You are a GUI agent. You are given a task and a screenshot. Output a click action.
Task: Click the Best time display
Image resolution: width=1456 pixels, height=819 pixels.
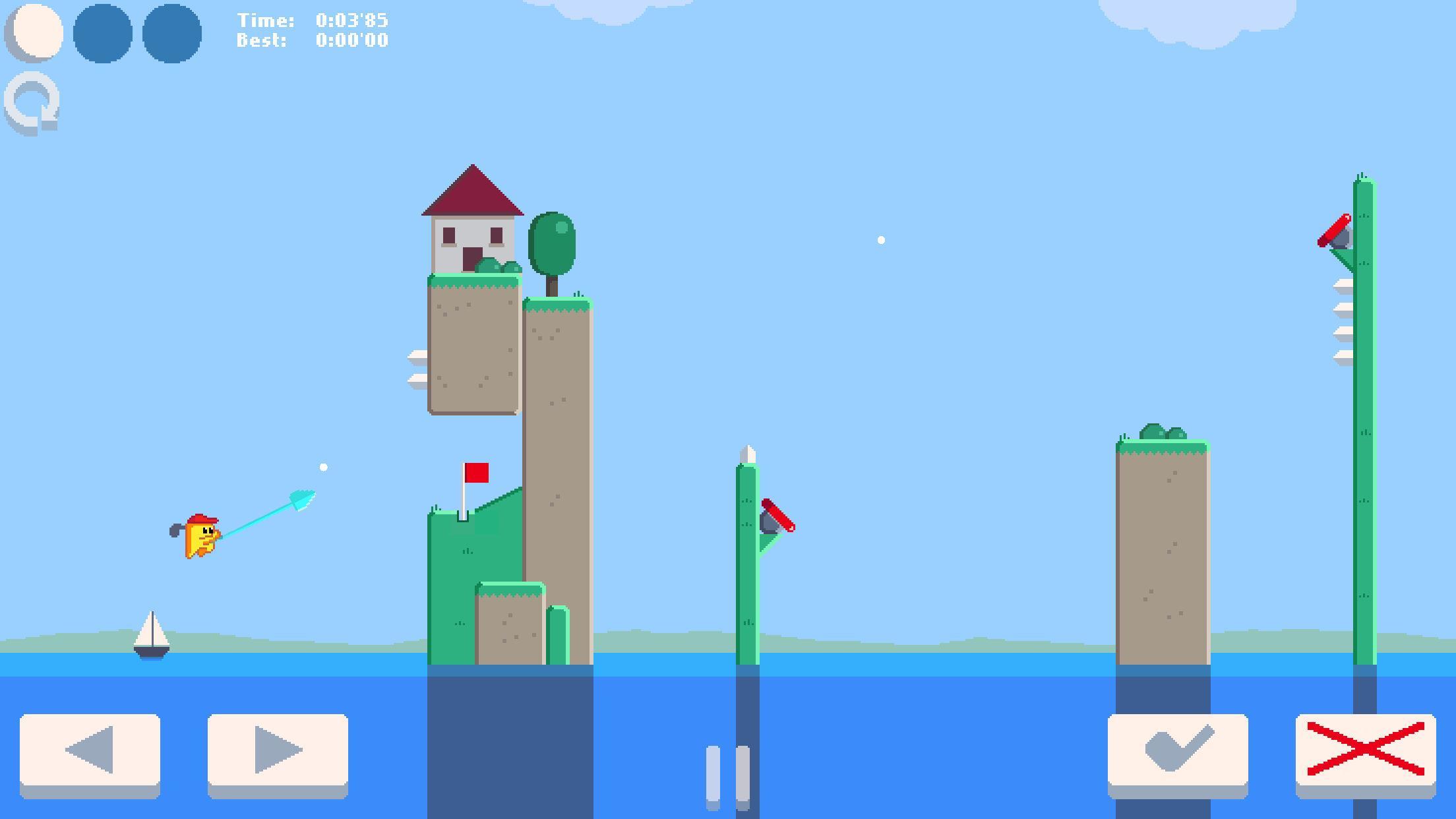(312, 41)
